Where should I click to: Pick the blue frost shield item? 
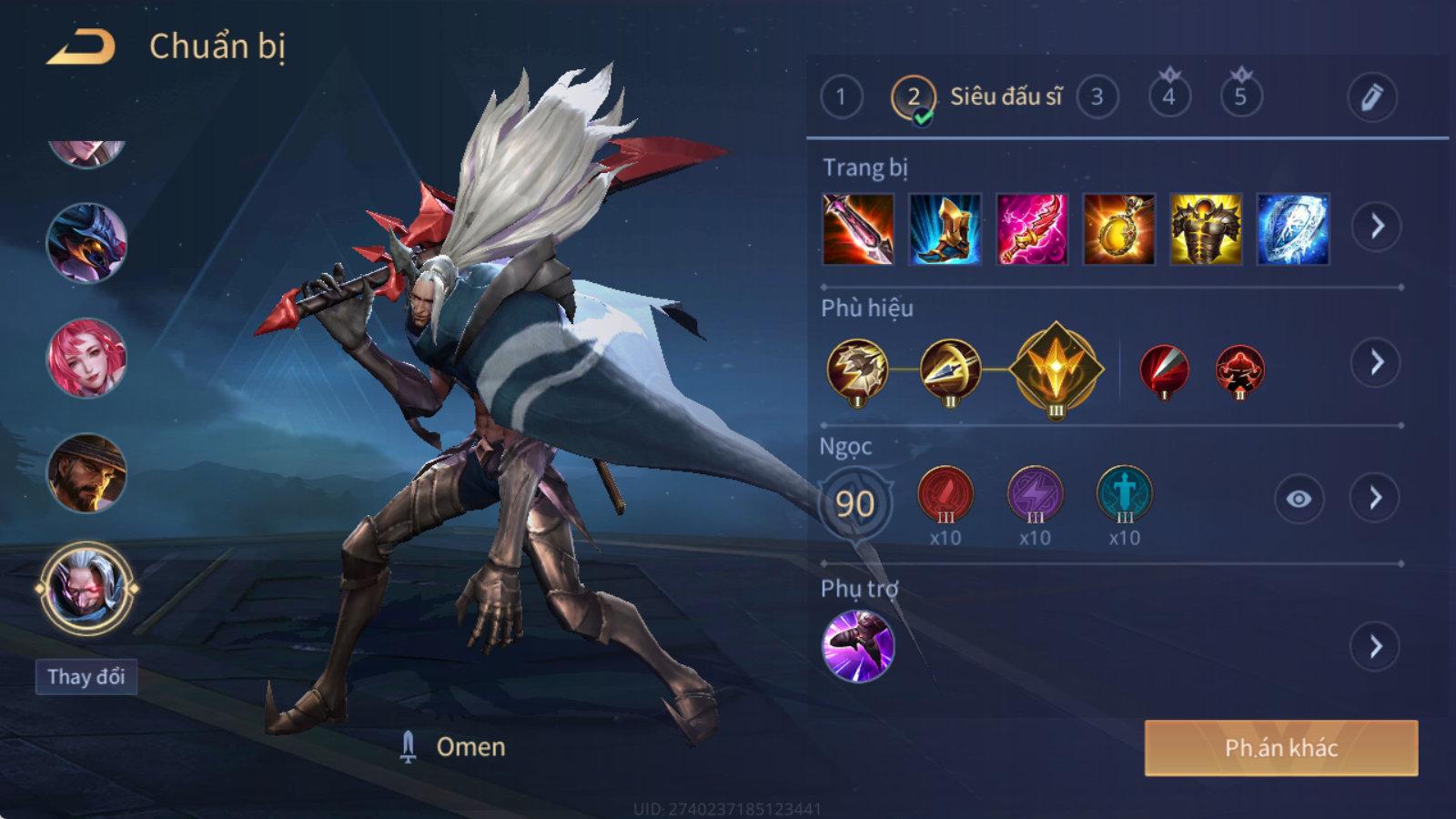pyautogui.click(x=1293, y=229)
